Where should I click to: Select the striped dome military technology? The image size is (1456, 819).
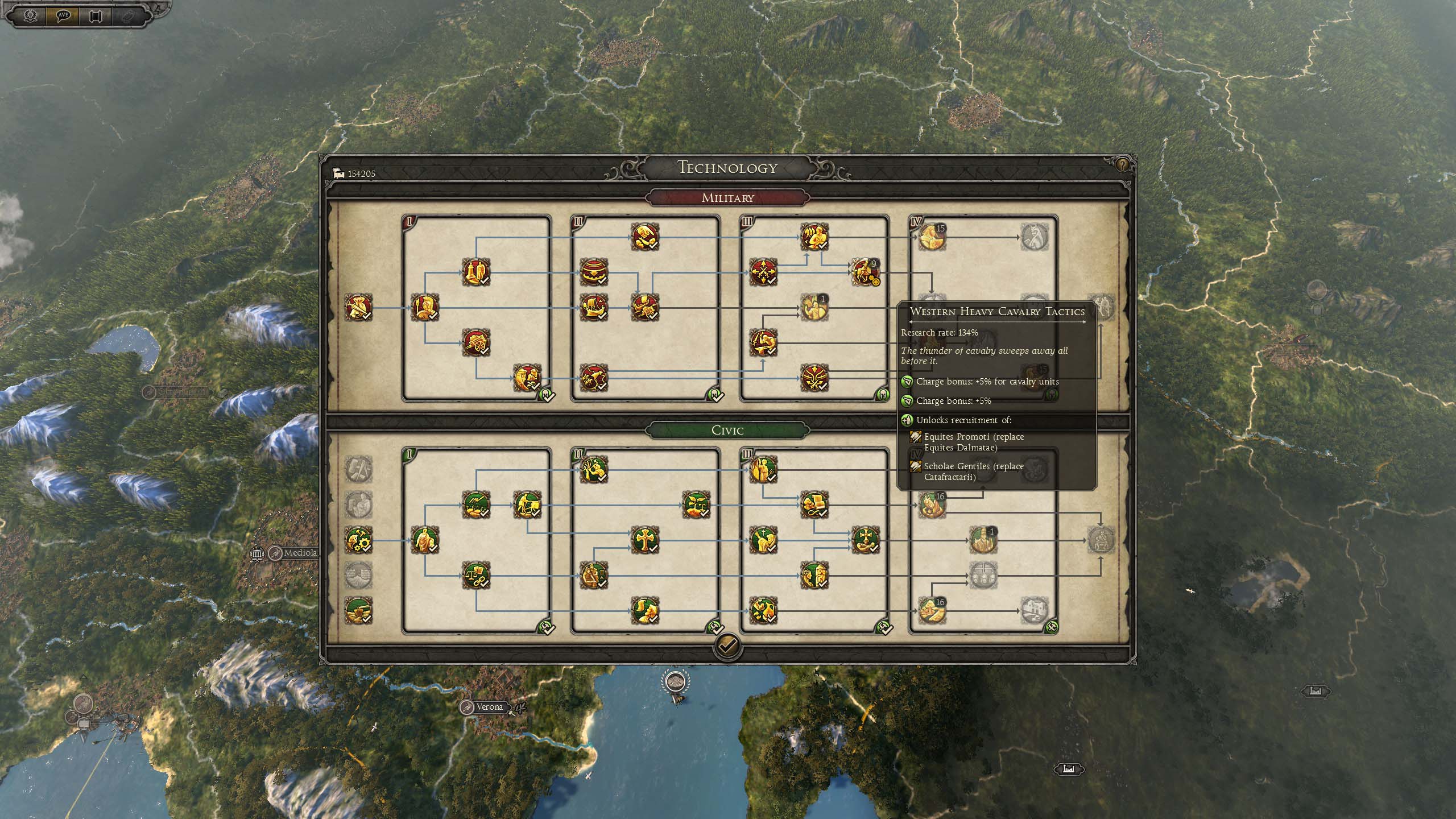594,272
